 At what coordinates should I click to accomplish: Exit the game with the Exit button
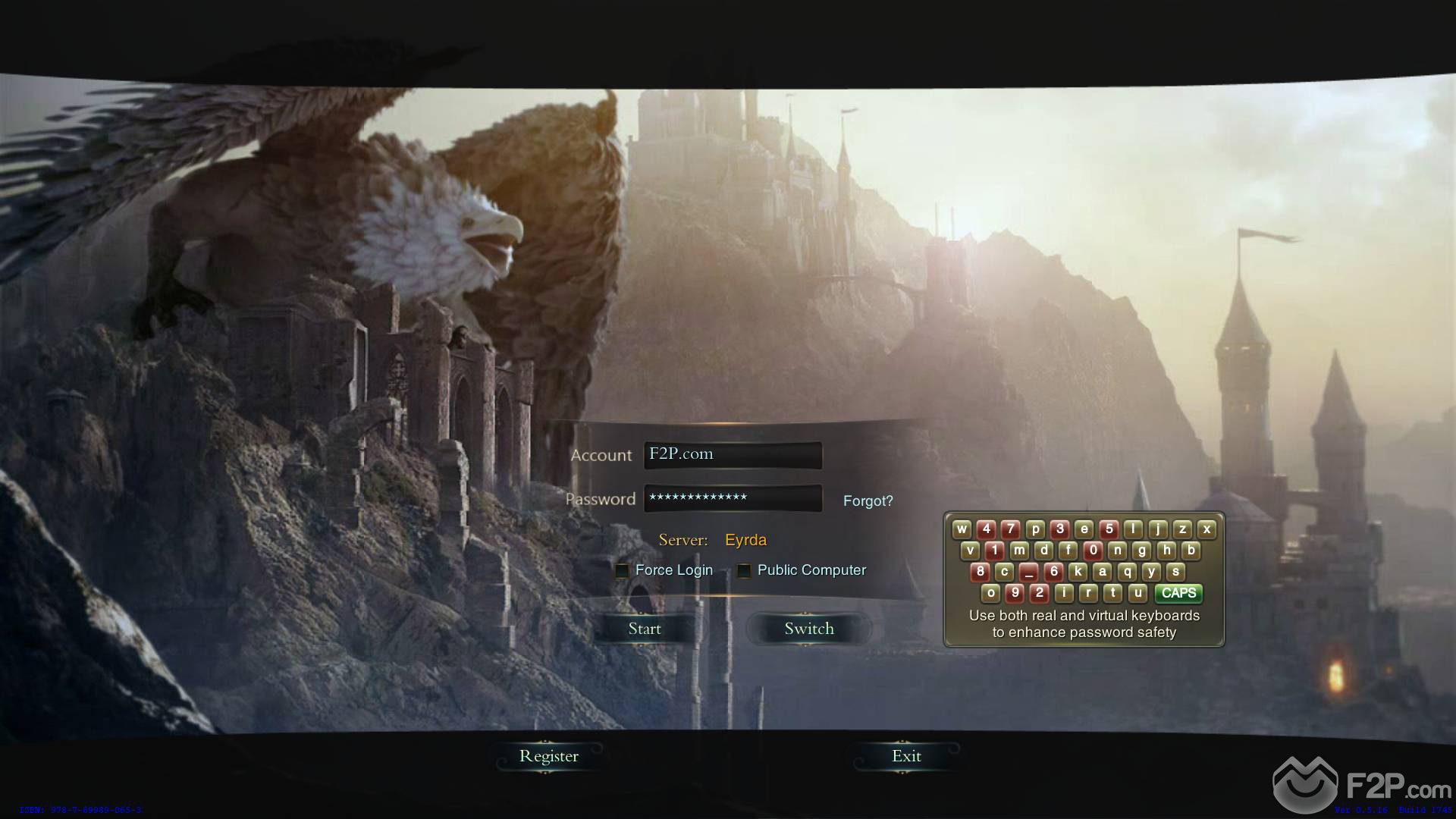coord(906,756)
